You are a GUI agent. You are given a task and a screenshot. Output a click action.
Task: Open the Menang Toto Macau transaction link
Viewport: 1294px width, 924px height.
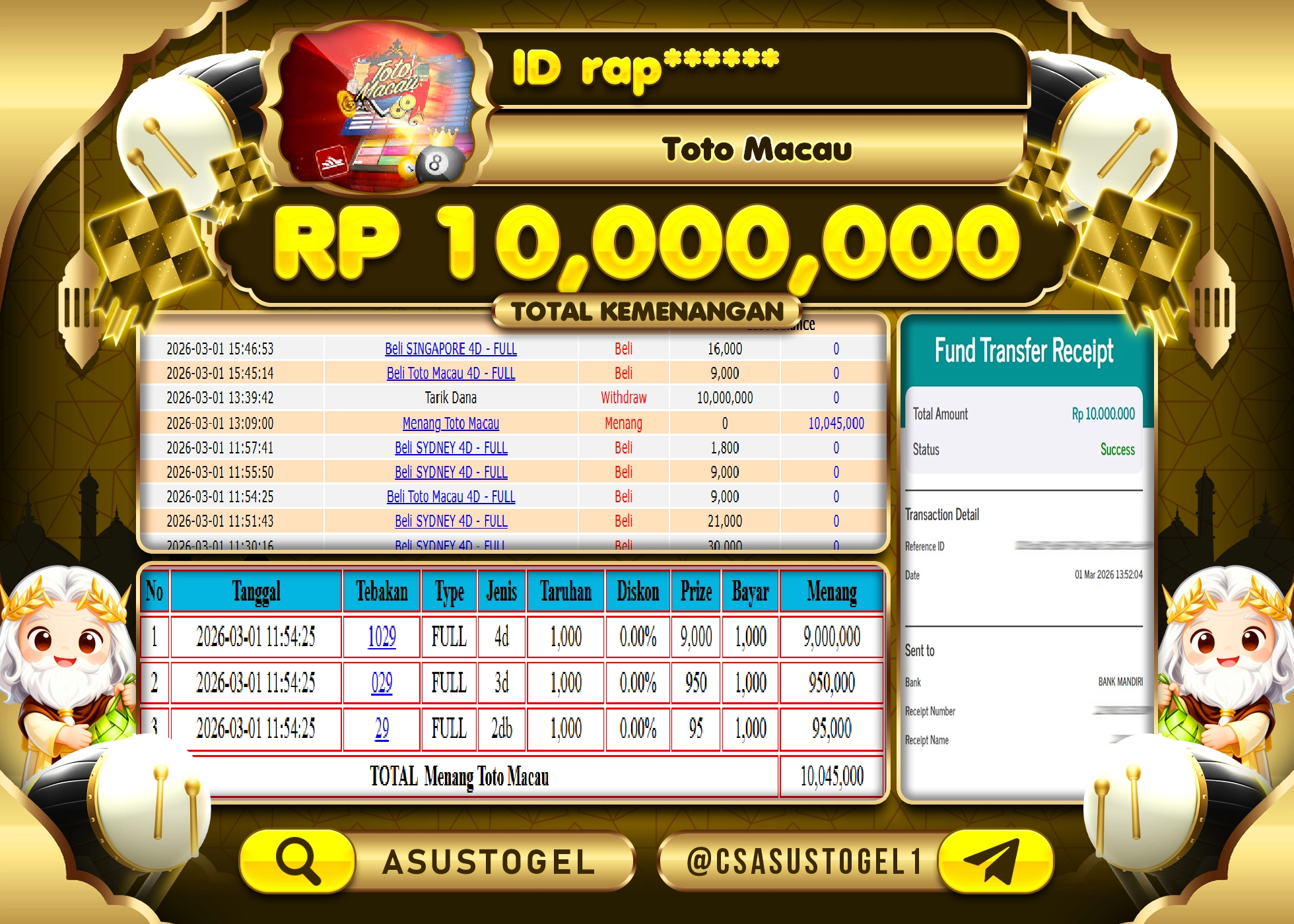(451, 424)
